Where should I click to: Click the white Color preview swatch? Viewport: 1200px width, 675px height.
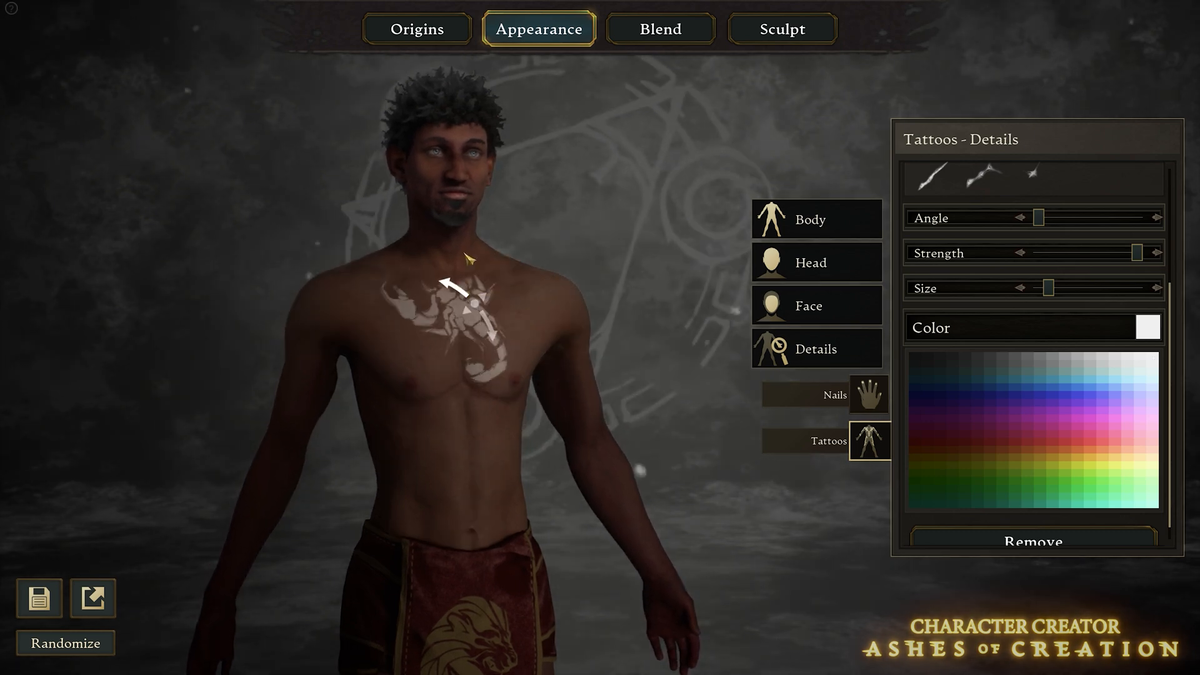(x=1148, y=327)
